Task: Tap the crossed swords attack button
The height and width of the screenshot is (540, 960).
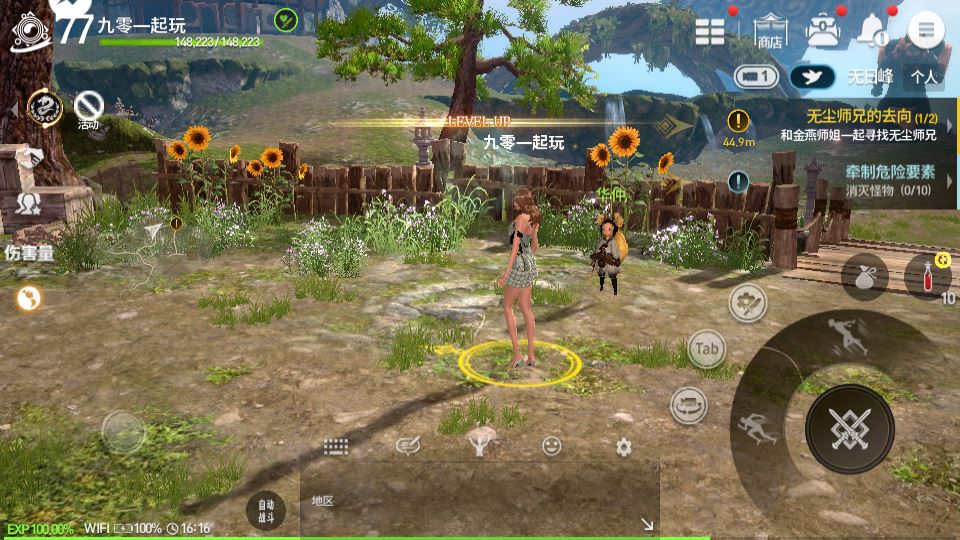Action: [x=849, y=428]
